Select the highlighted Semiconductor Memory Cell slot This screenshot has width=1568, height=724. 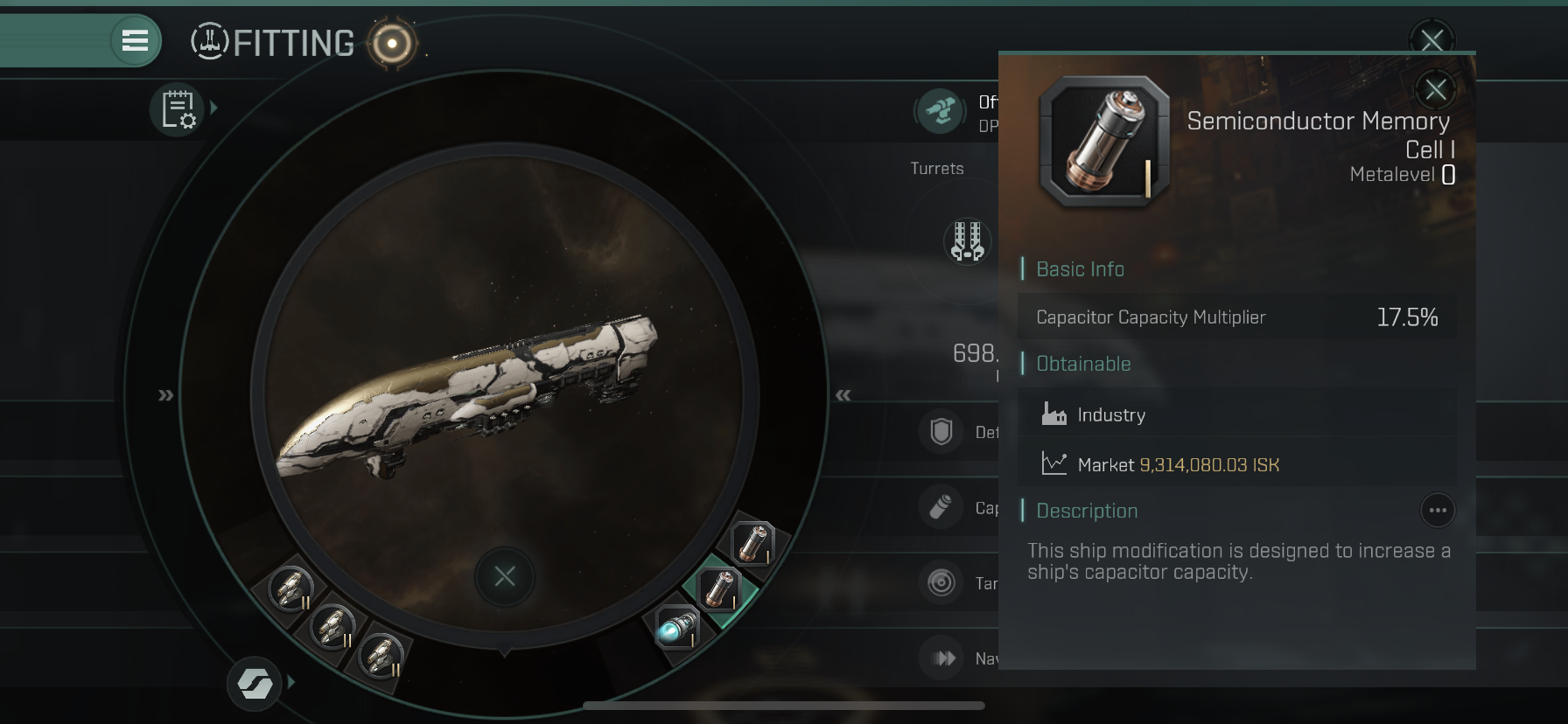719,588
